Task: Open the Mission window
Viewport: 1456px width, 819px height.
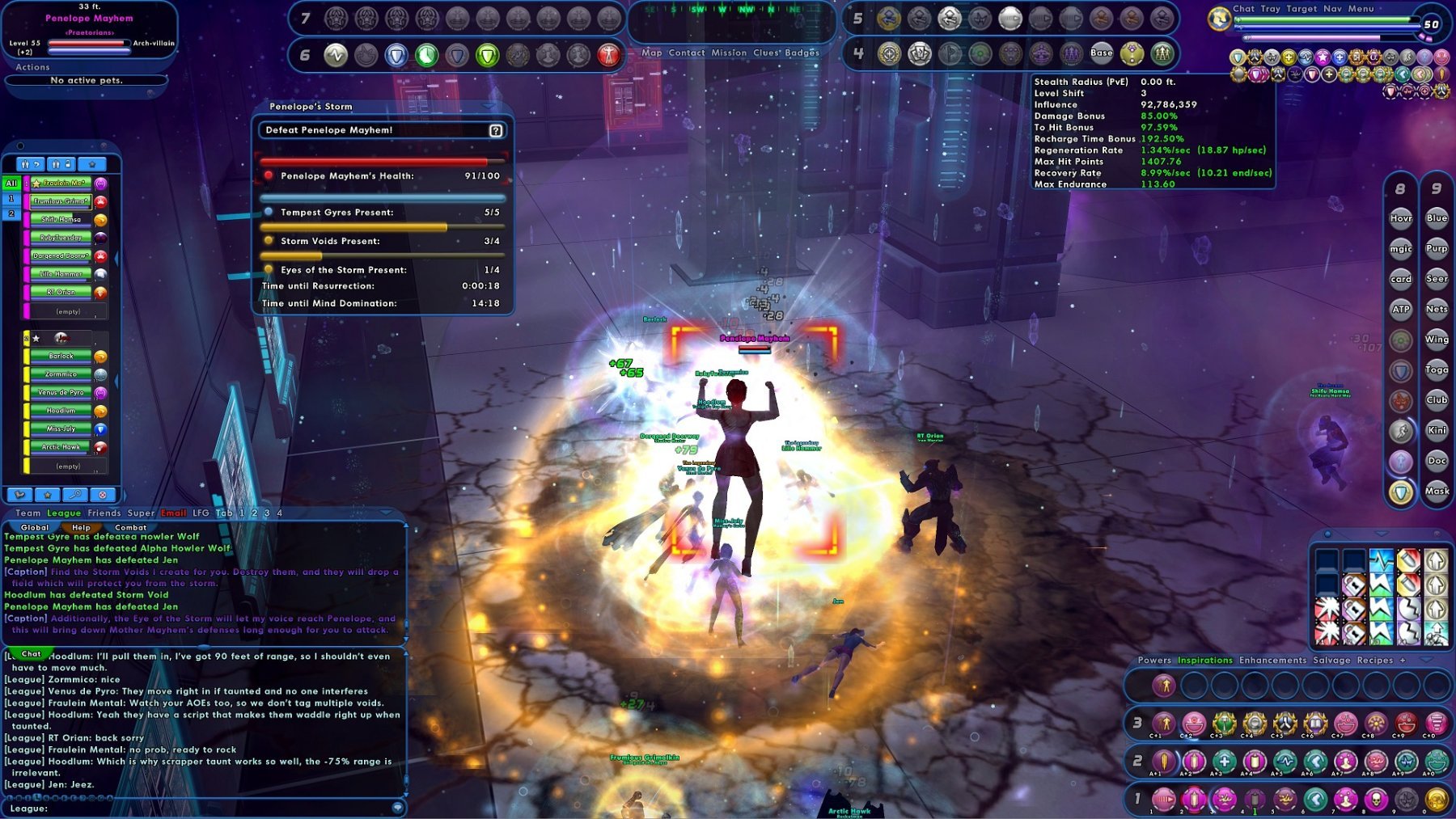Action: tap(729, 53)
